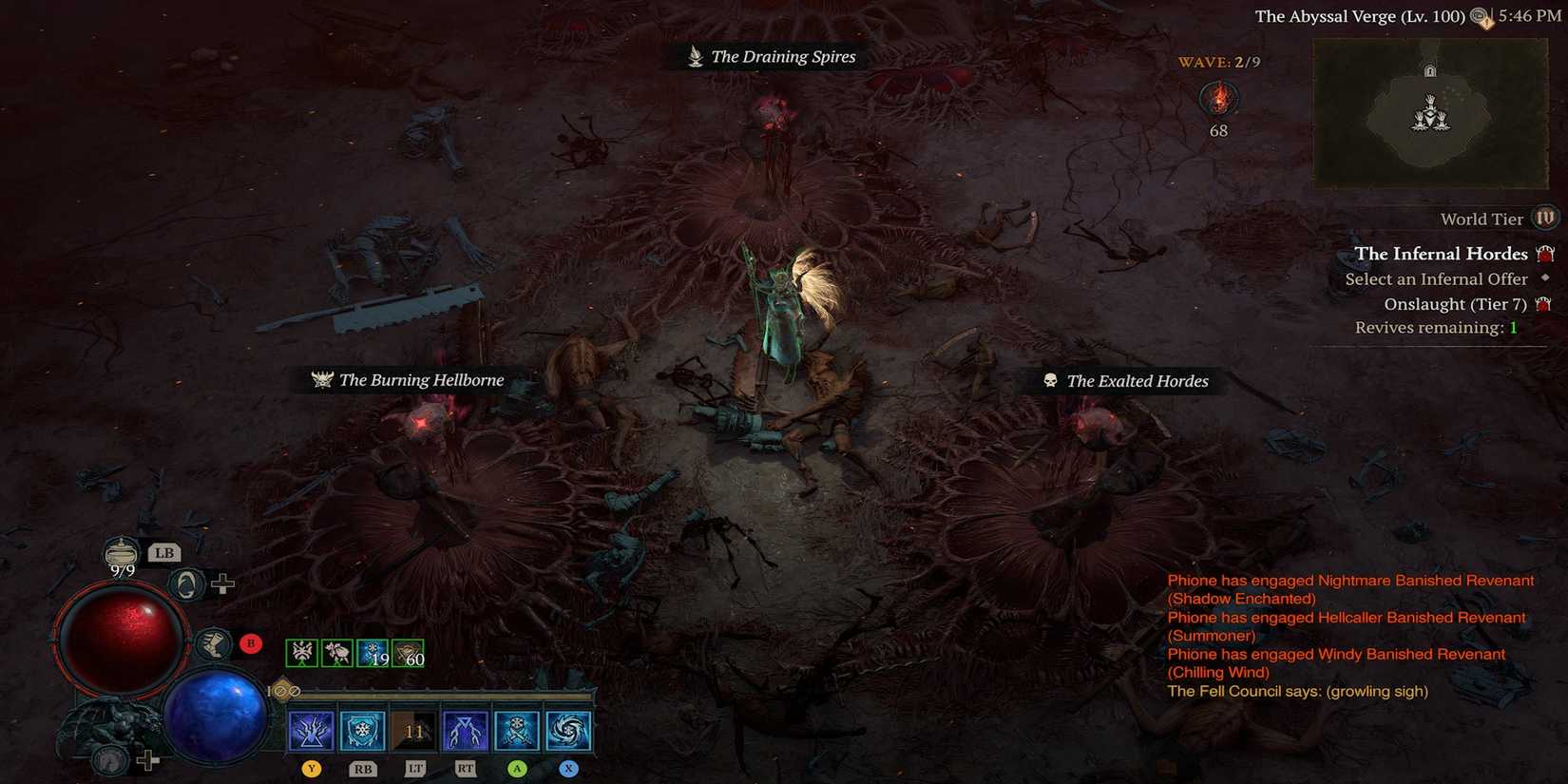
Task: Open the chat log messages
Action: click(x=1349, y=635)
